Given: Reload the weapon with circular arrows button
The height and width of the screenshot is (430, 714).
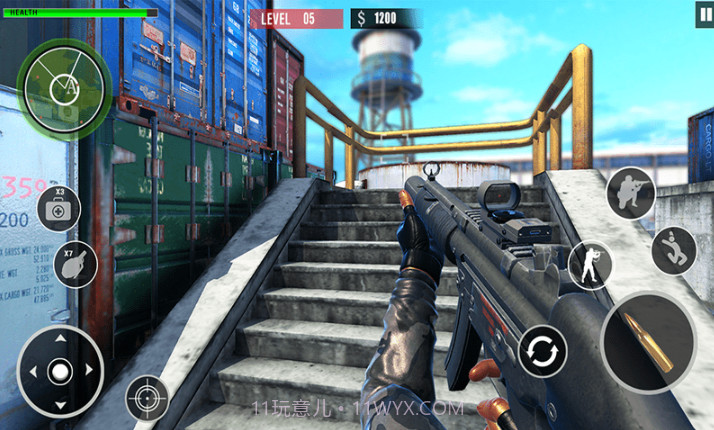Looking at the screenshot, I should pos(543,351).
